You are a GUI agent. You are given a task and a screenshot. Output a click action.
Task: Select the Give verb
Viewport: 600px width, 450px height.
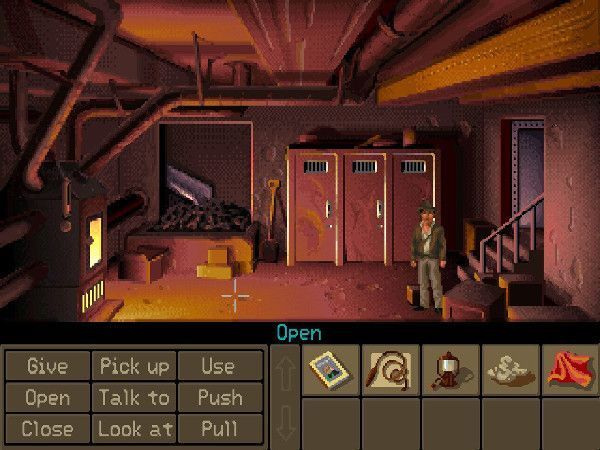[48, 366]
